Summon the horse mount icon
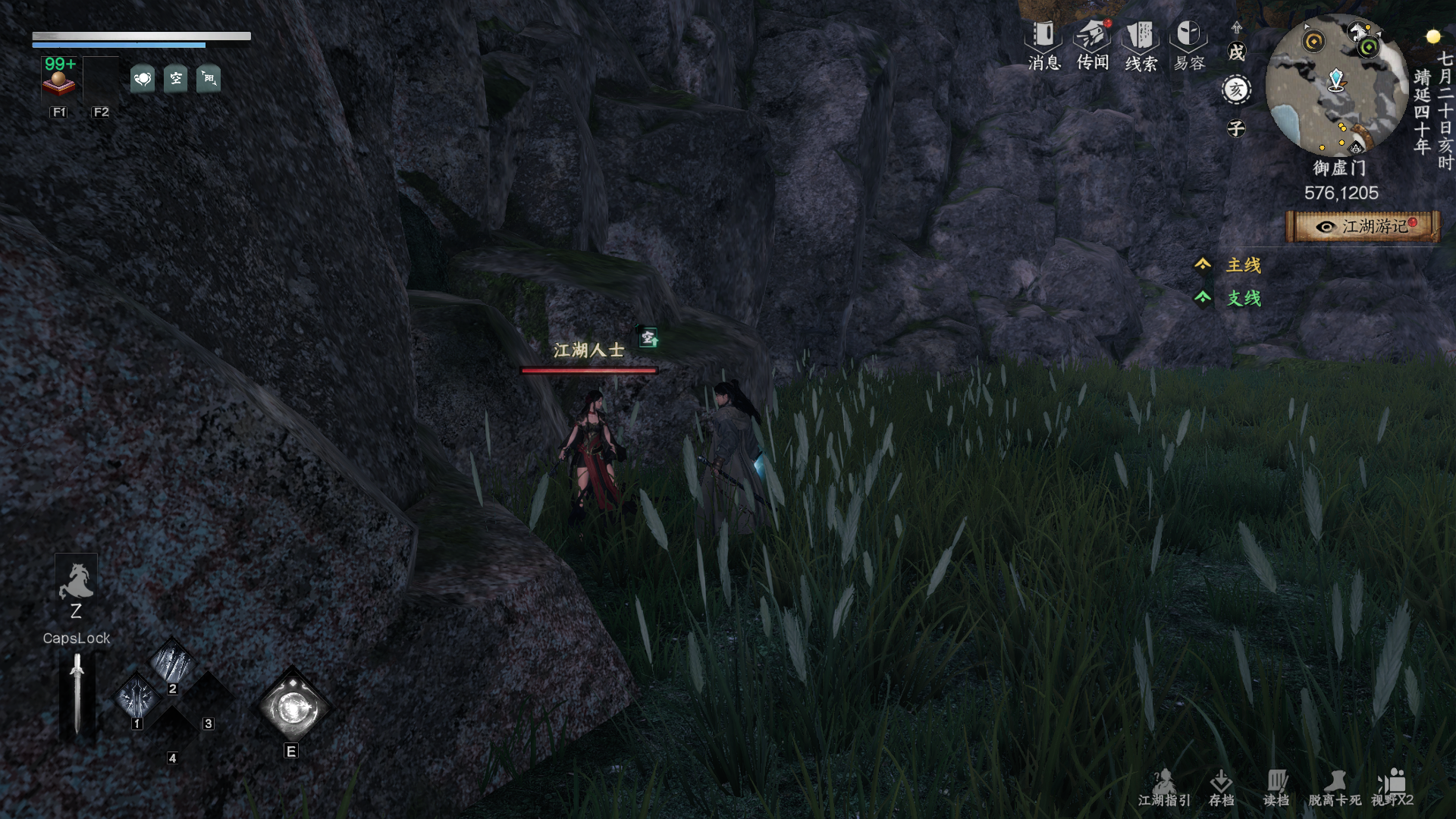This screenshot has width=1456, height=819. (76, 582)
